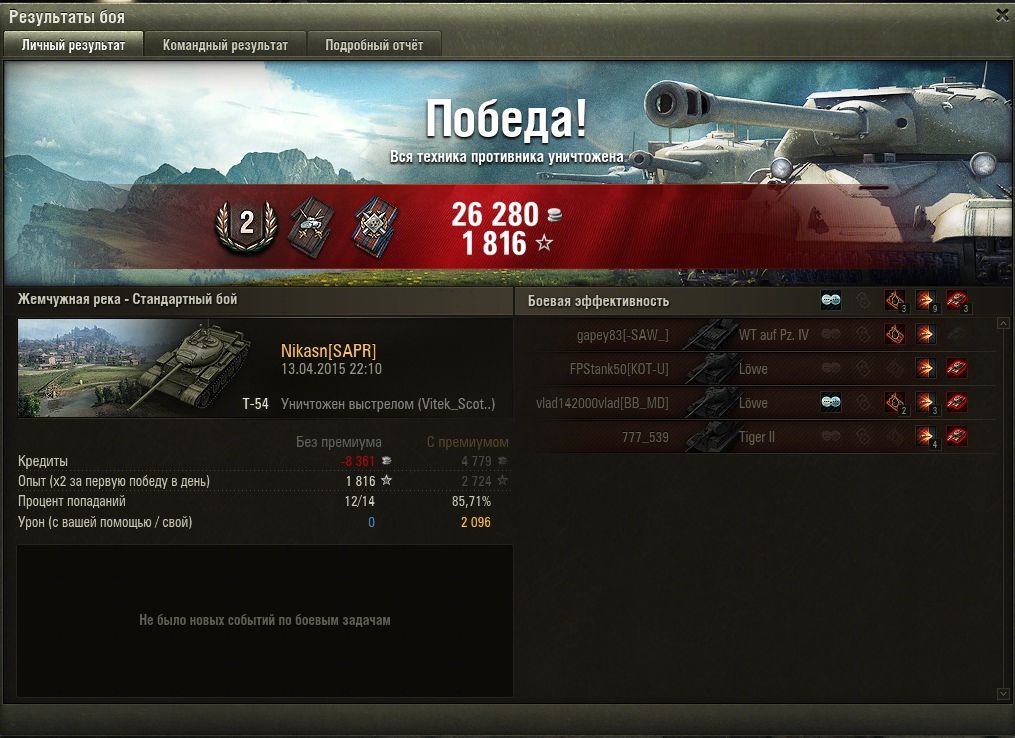
Task: Click the rank 2 laurel badge
Action: tap(246, 224)
